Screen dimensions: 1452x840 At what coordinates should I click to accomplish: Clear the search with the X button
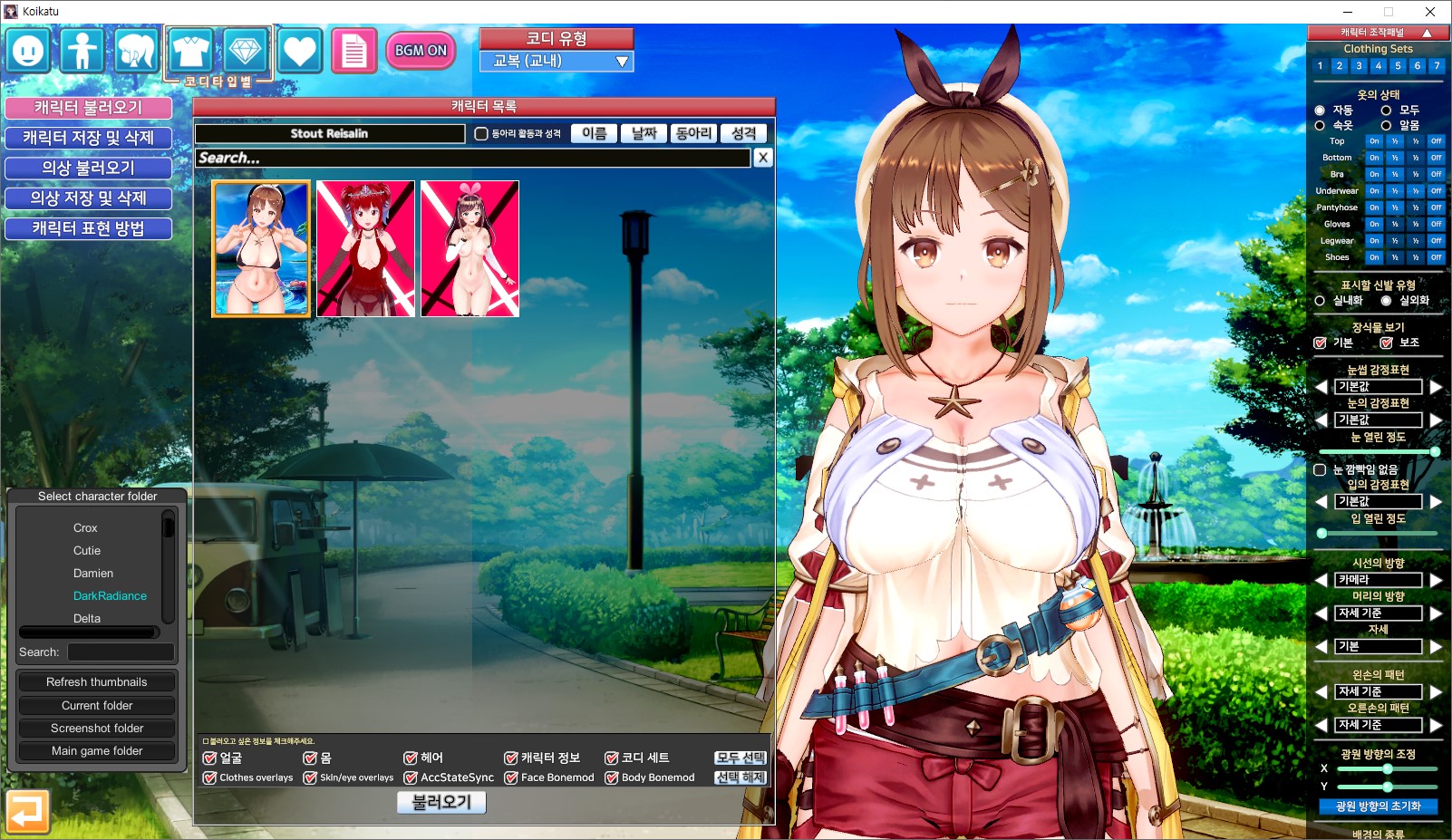[x=763, y=158]
